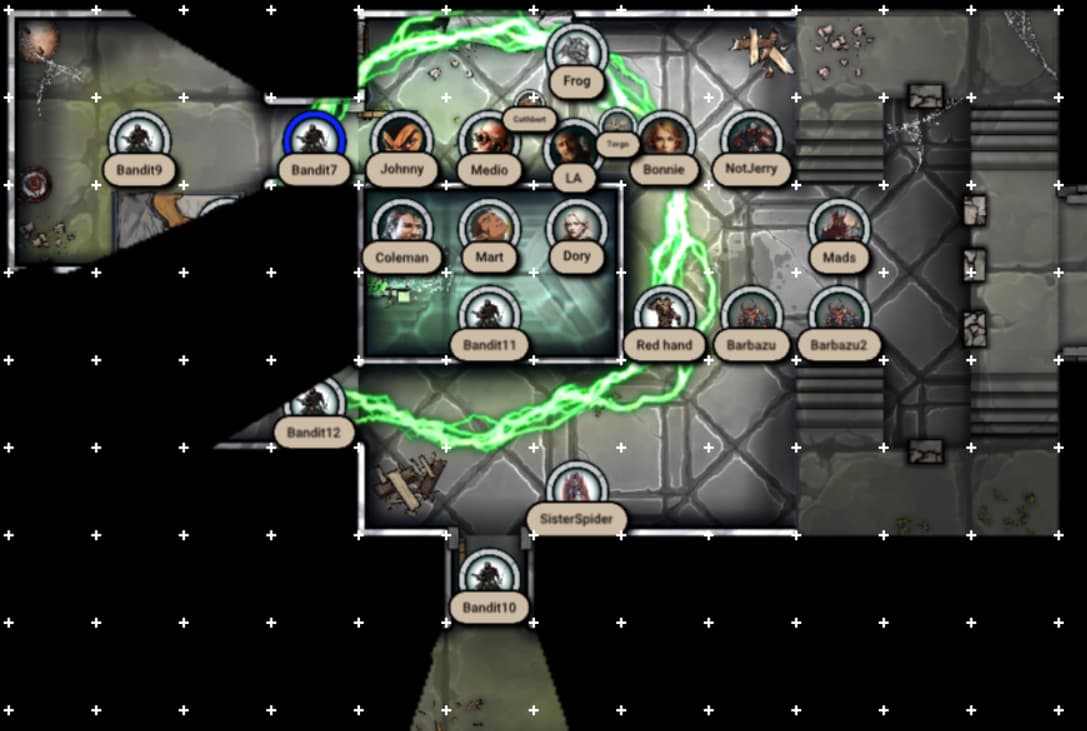Click the SisterSpider token
Image resolution: width=1087 pixels, height=731 pixels.
tap(577, 490)
